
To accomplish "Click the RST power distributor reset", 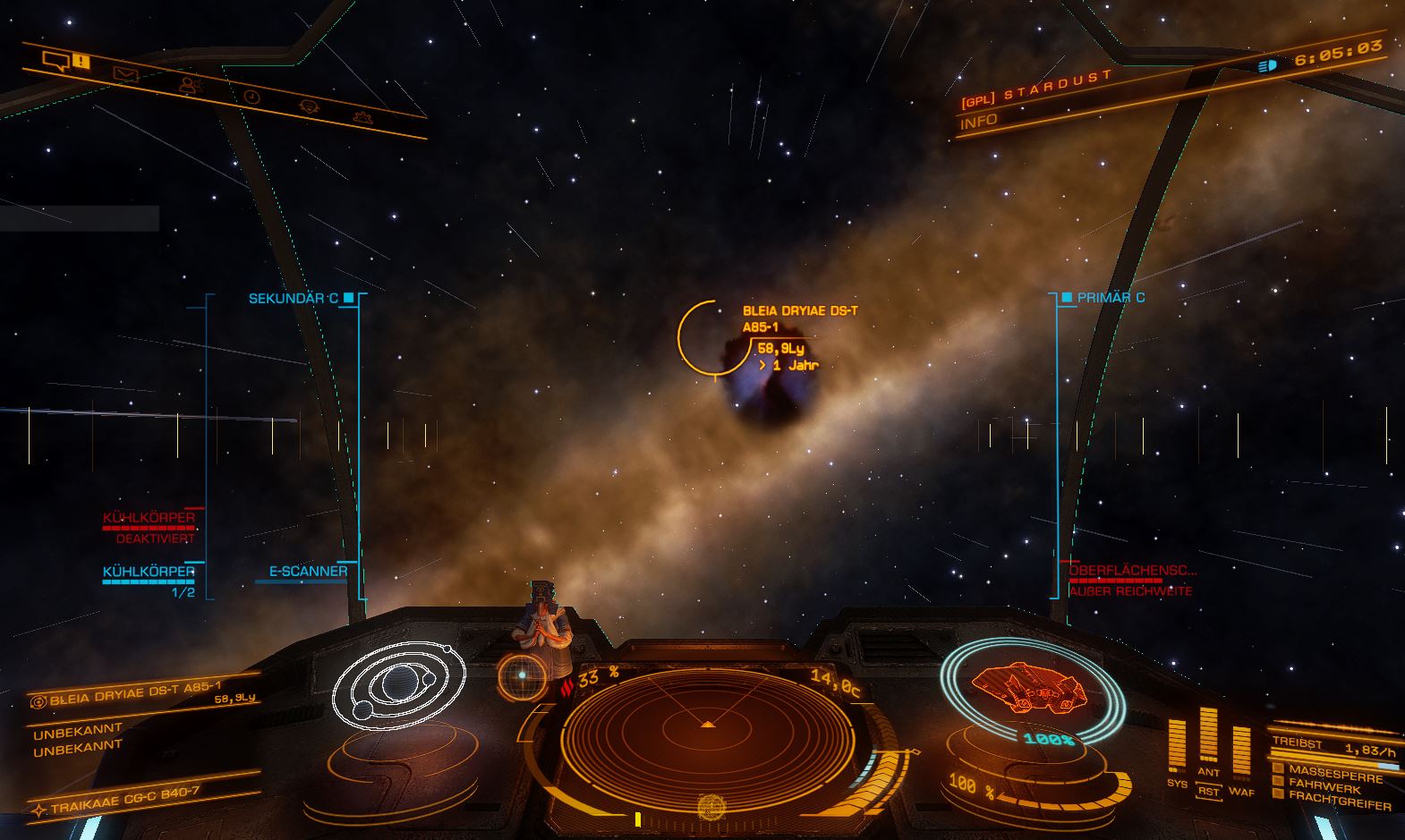I will (x=1208, y=792).
